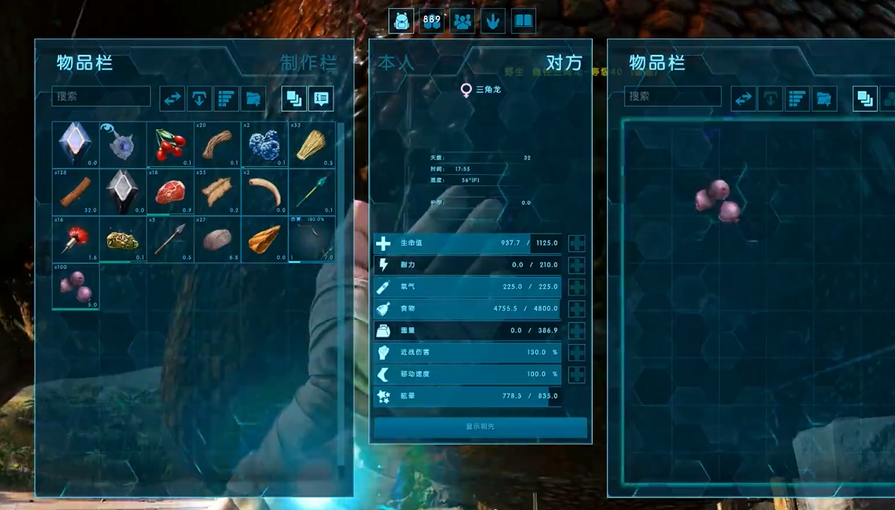Select the red berries inventory slot
The image size is (895, 510).
pos(170,145)
